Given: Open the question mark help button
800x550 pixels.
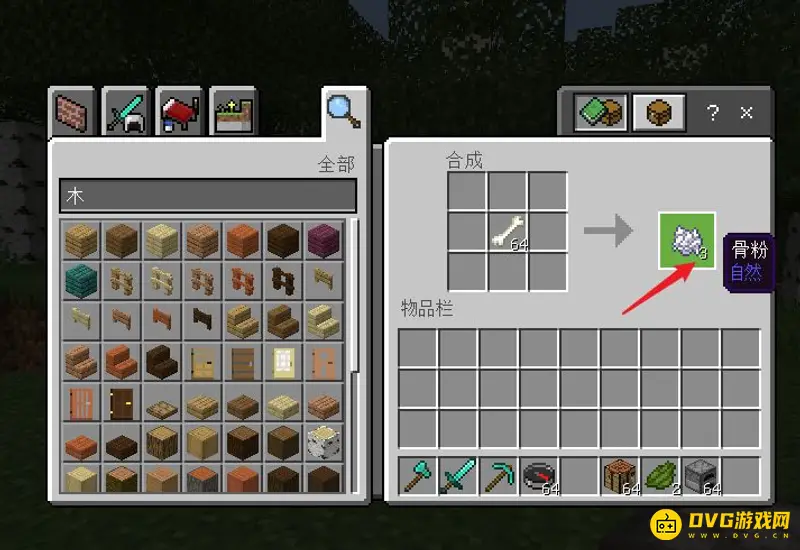Looking at the screenshot, I should pos(712,112).
